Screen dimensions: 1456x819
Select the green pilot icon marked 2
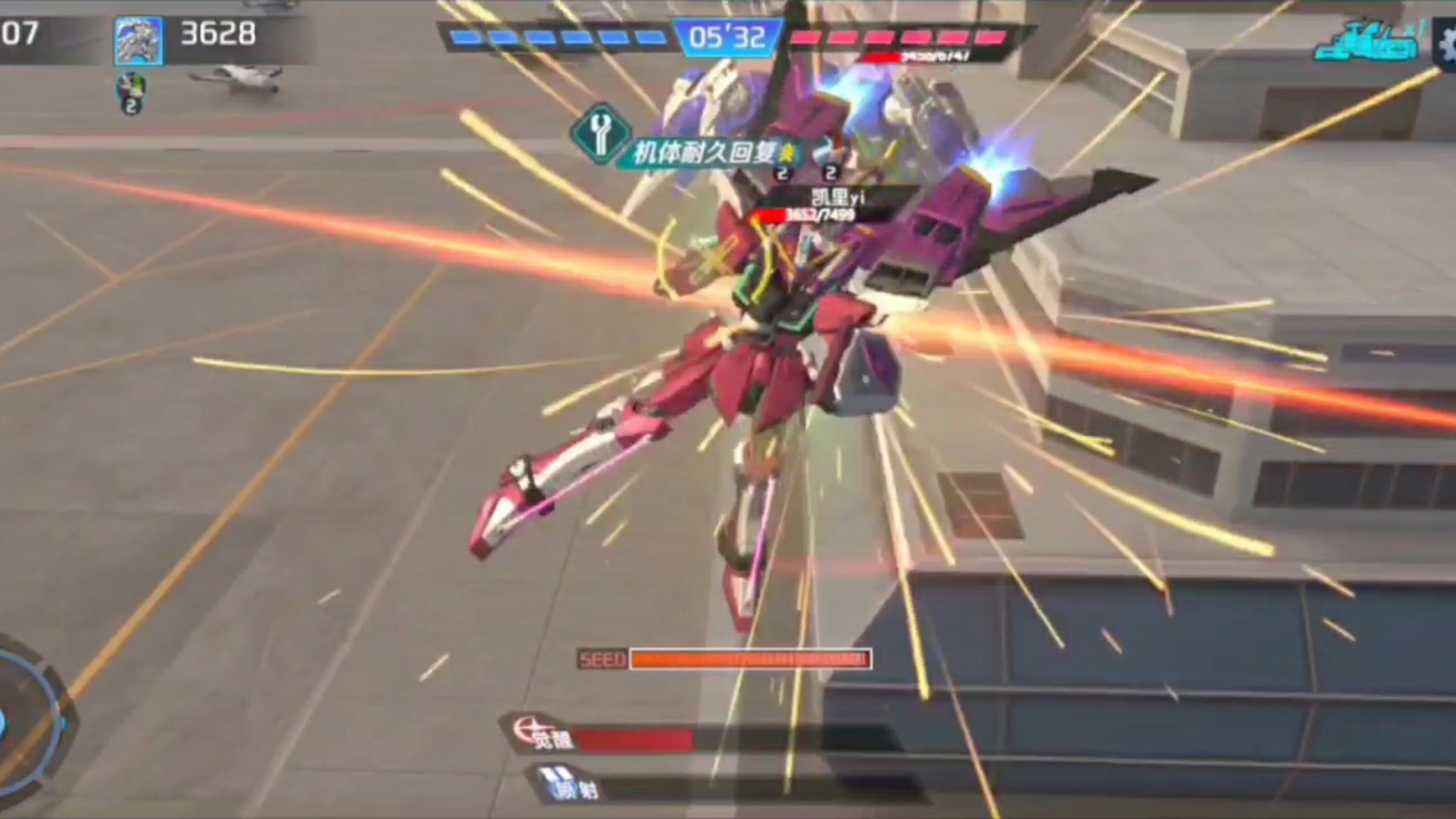click(131, 93)
